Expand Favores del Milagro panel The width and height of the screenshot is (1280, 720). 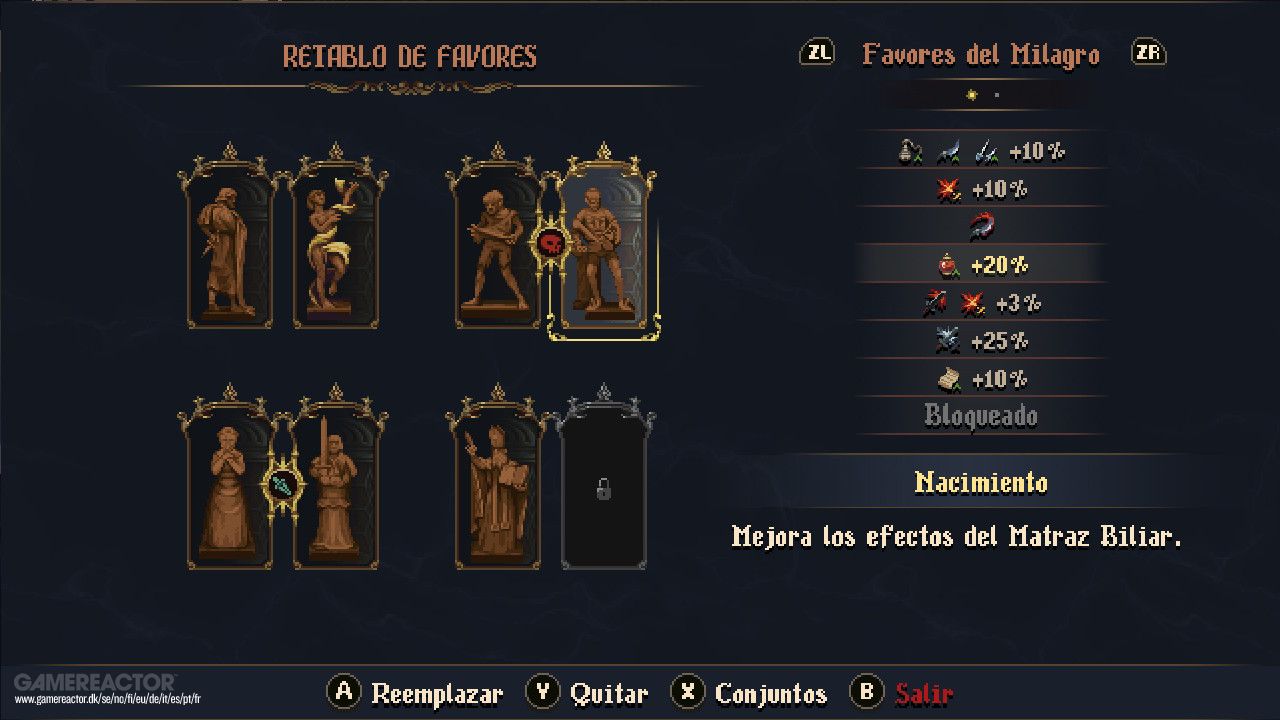[981, 55]
